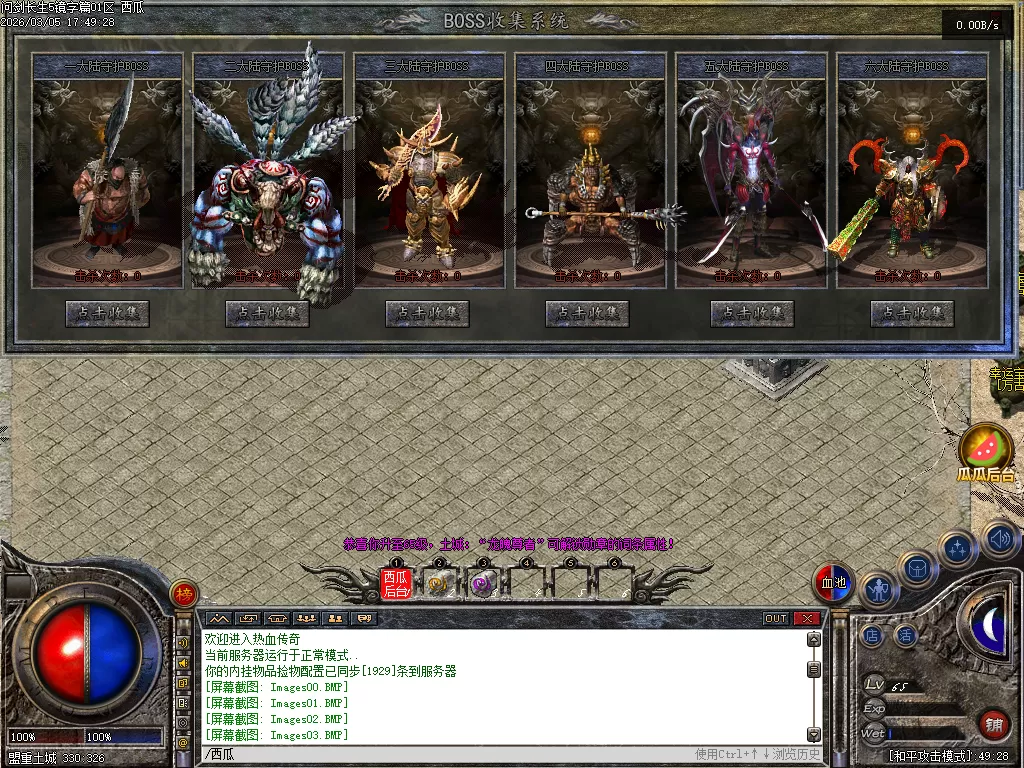Toggle the sound speaker round button
This screenshot has width=1024, height=768.
click(x=999, y=540)
